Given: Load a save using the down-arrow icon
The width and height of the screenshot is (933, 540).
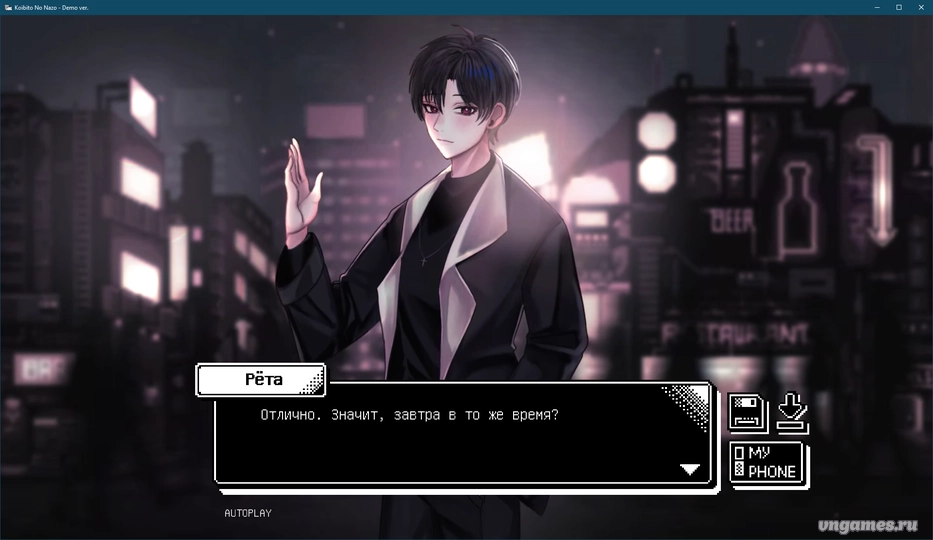Looking at the screenshot, I should [x=793, y=412].
